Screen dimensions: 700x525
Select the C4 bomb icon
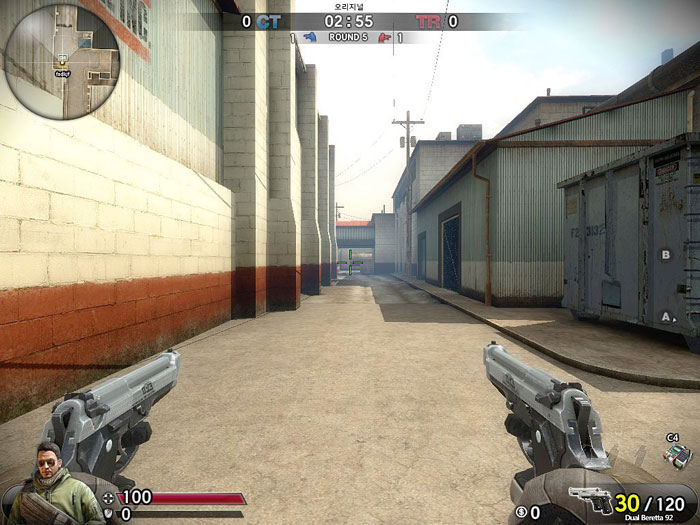[x=676, y=453]
